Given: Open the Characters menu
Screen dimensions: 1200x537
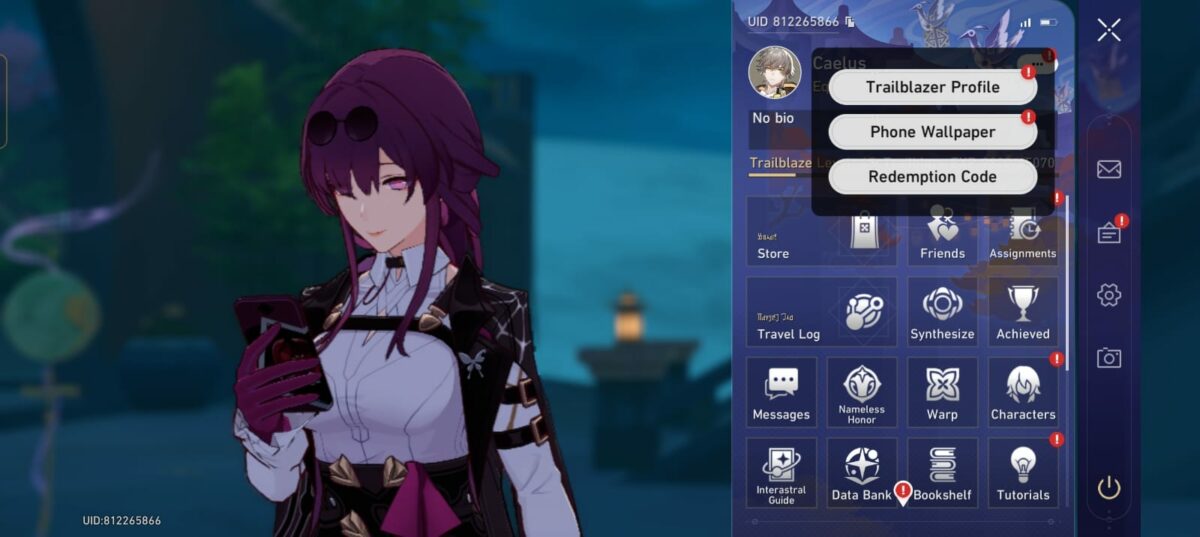Looking at the screenshot, I should click(x=1023, y=392).
